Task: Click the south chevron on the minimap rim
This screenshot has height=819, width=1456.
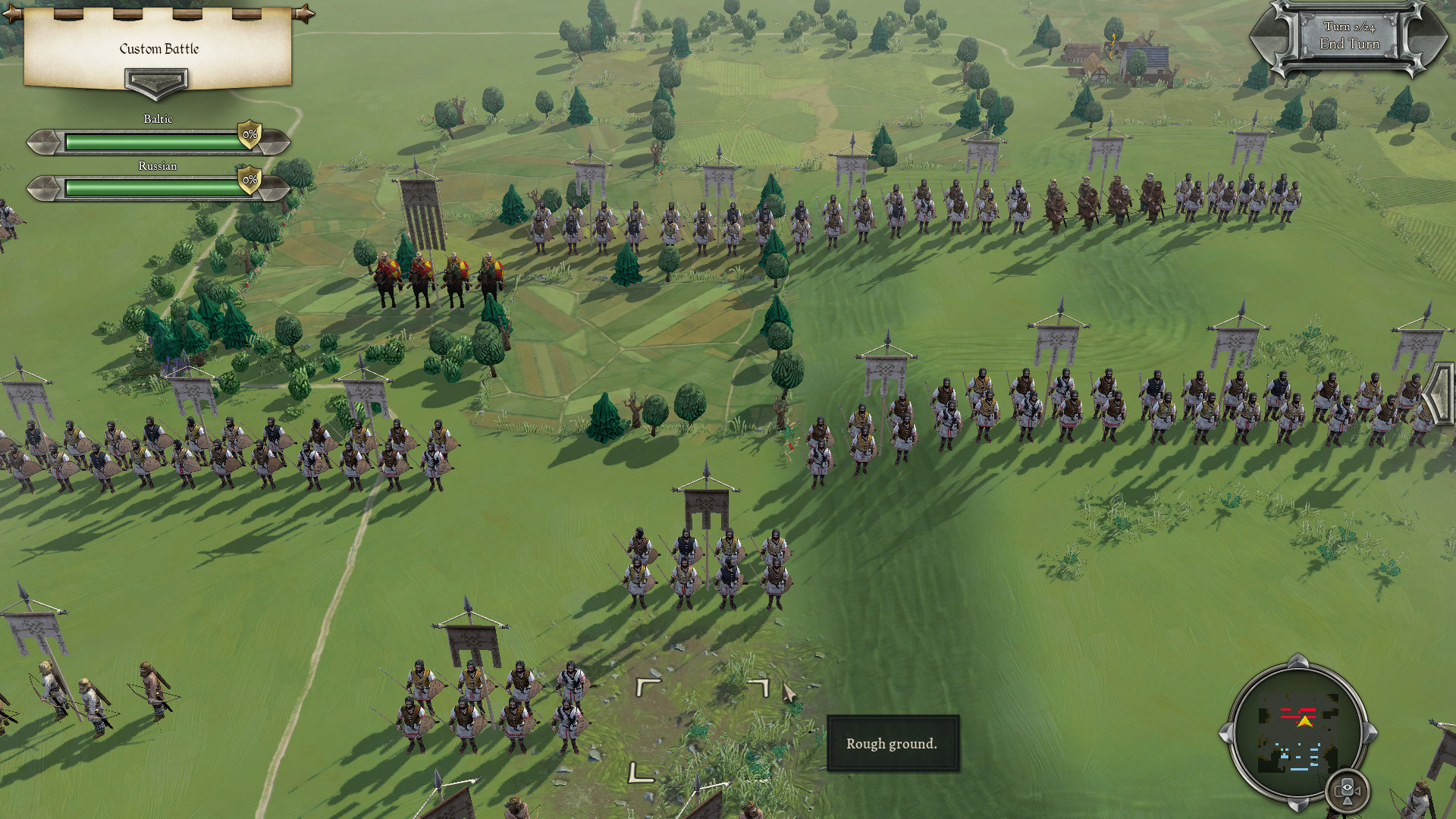Action: [1298, 803]
